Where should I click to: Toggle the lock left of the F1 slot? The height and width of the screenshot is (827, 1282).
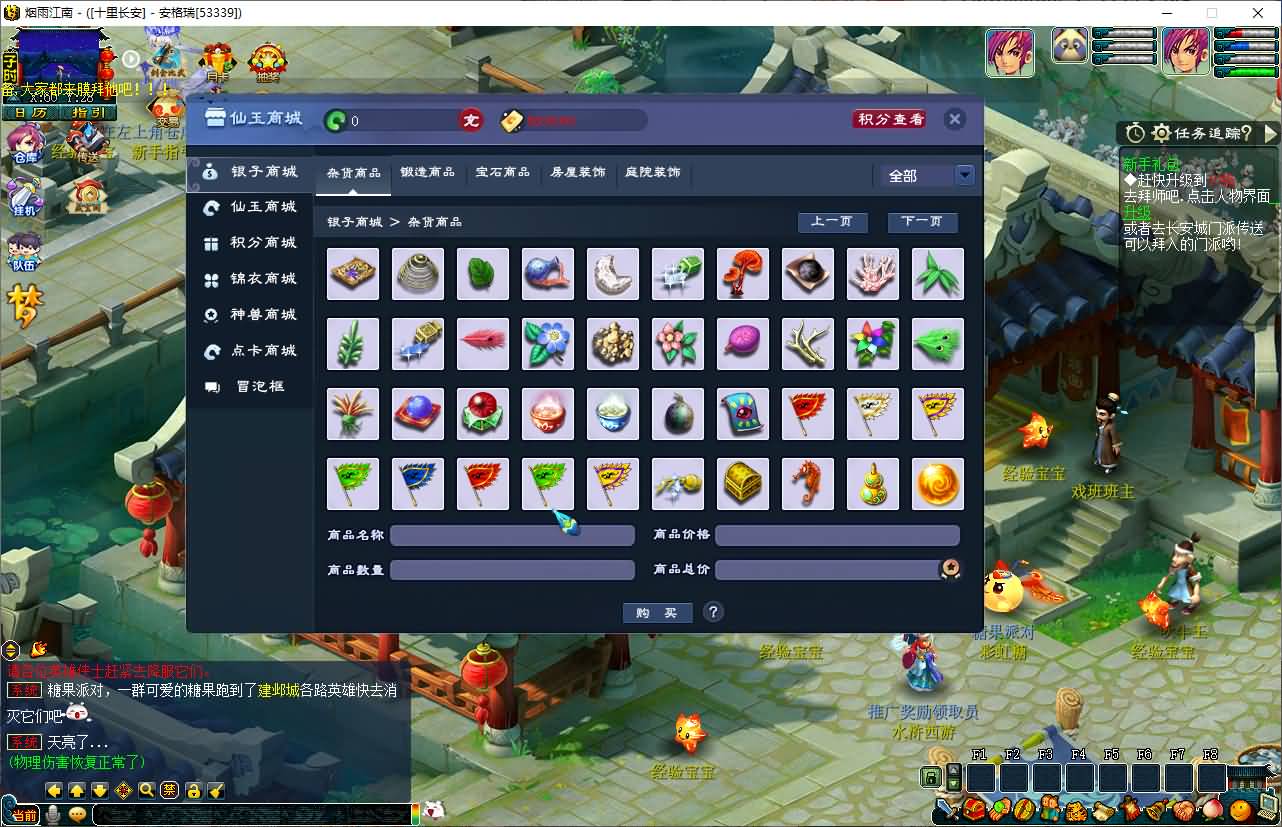931,777
